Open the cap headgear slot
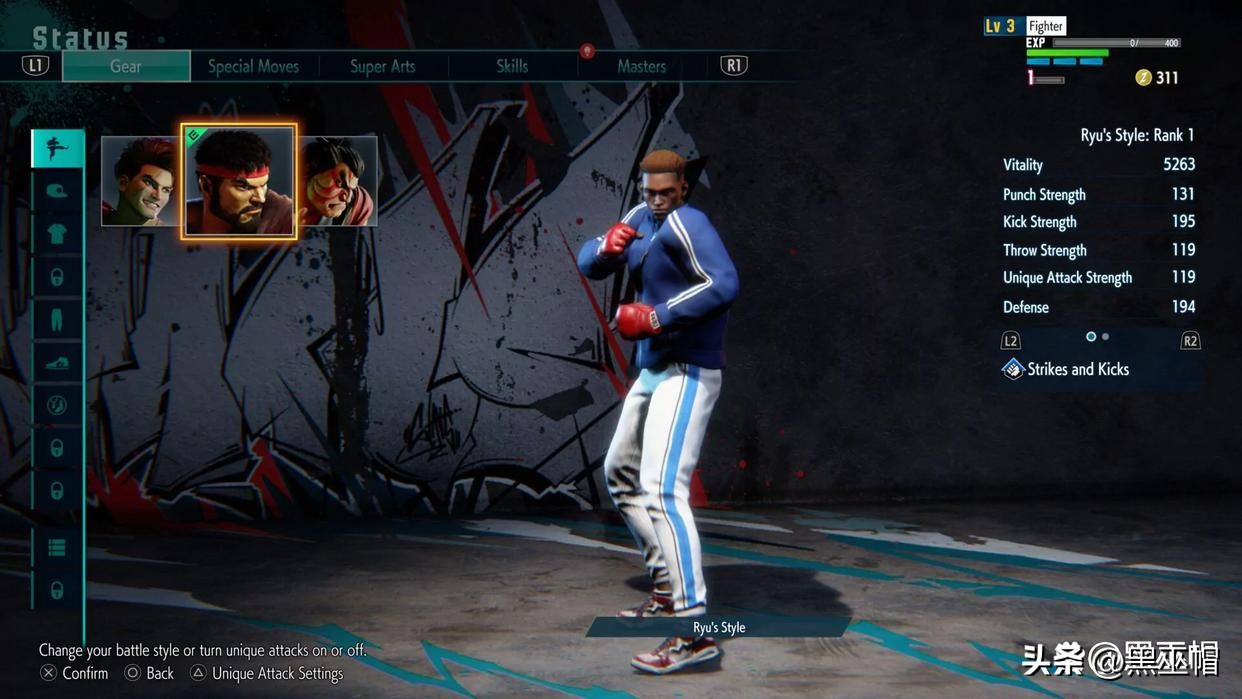The width and height of the screenshot is (1242, 699). click(x=57, y=191)
